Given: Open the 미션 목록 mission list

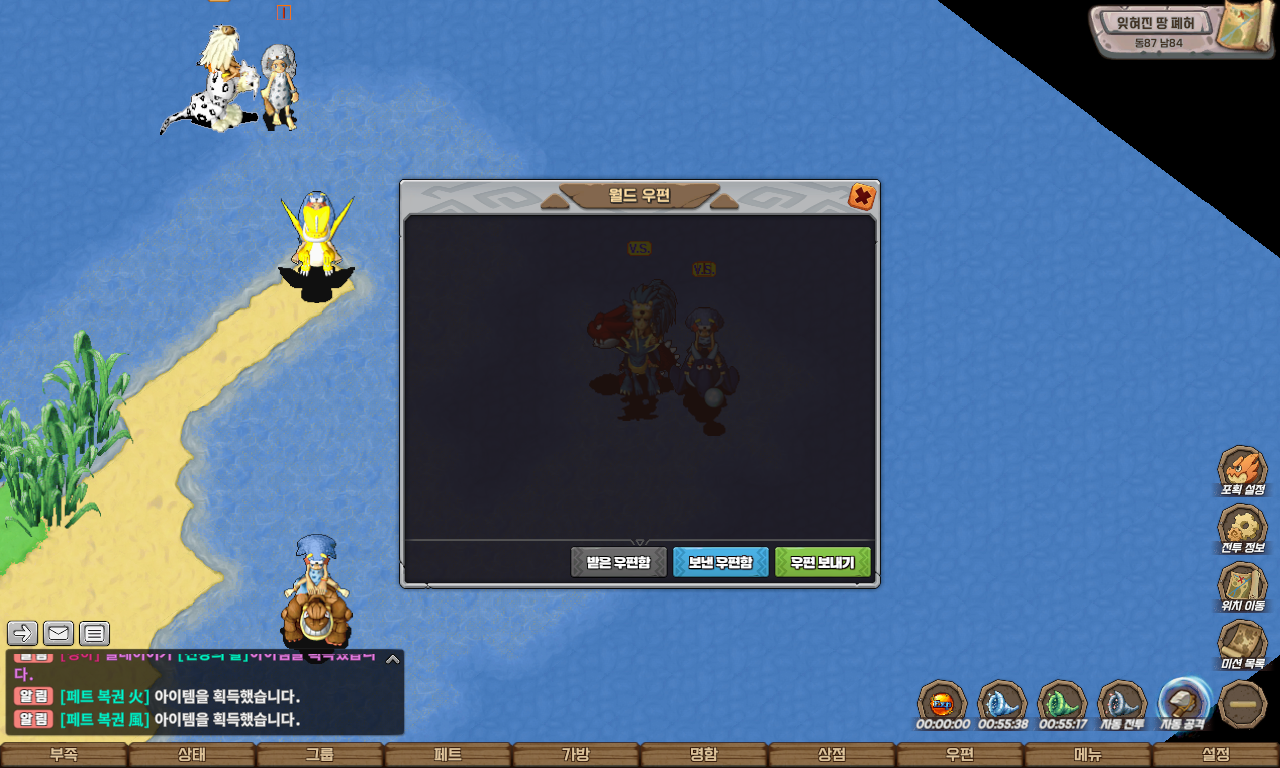Looking at the screenshot, I should [1242, 644].
